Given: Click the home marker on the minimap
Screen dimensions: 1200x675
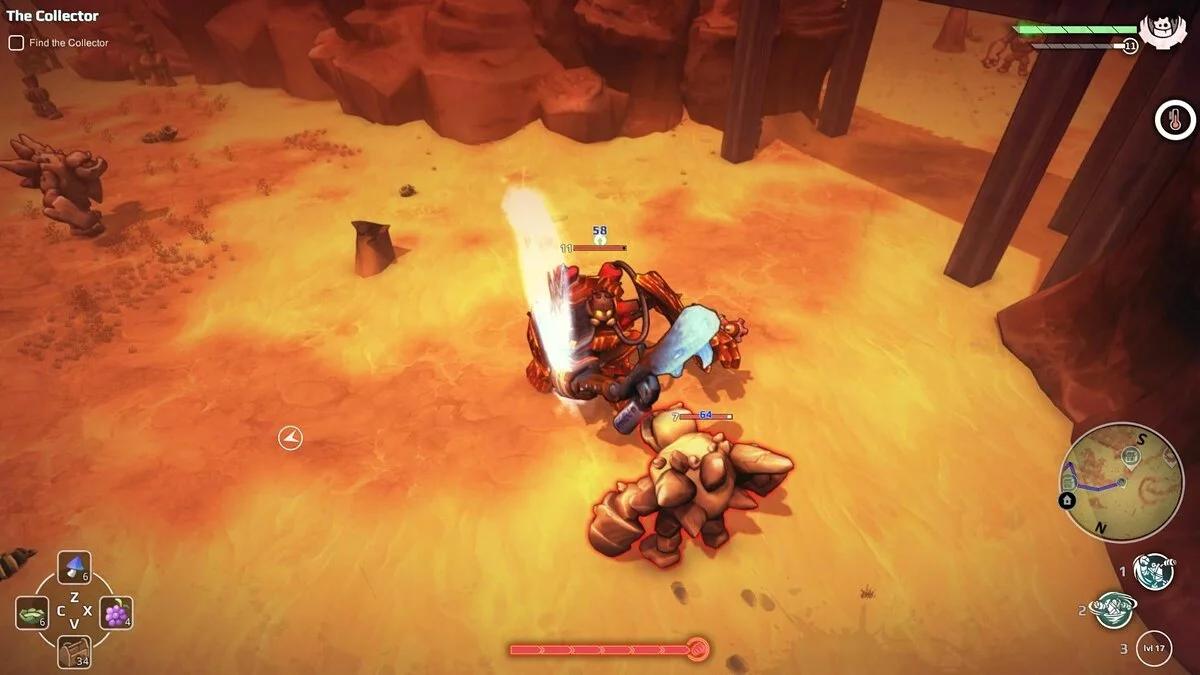Looking at the screenshot, I should pos(1067,499).
